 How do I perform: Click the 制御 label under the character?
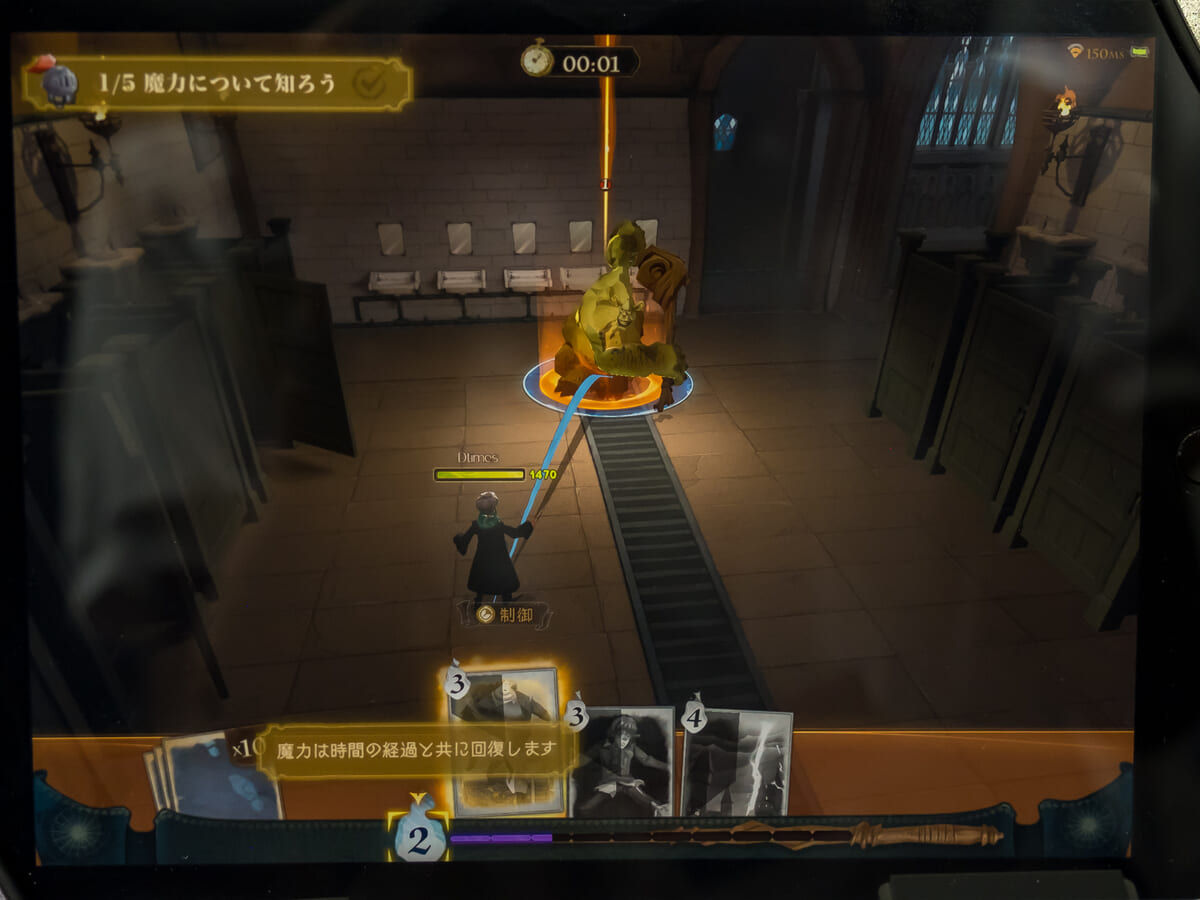tap(506, 614)
